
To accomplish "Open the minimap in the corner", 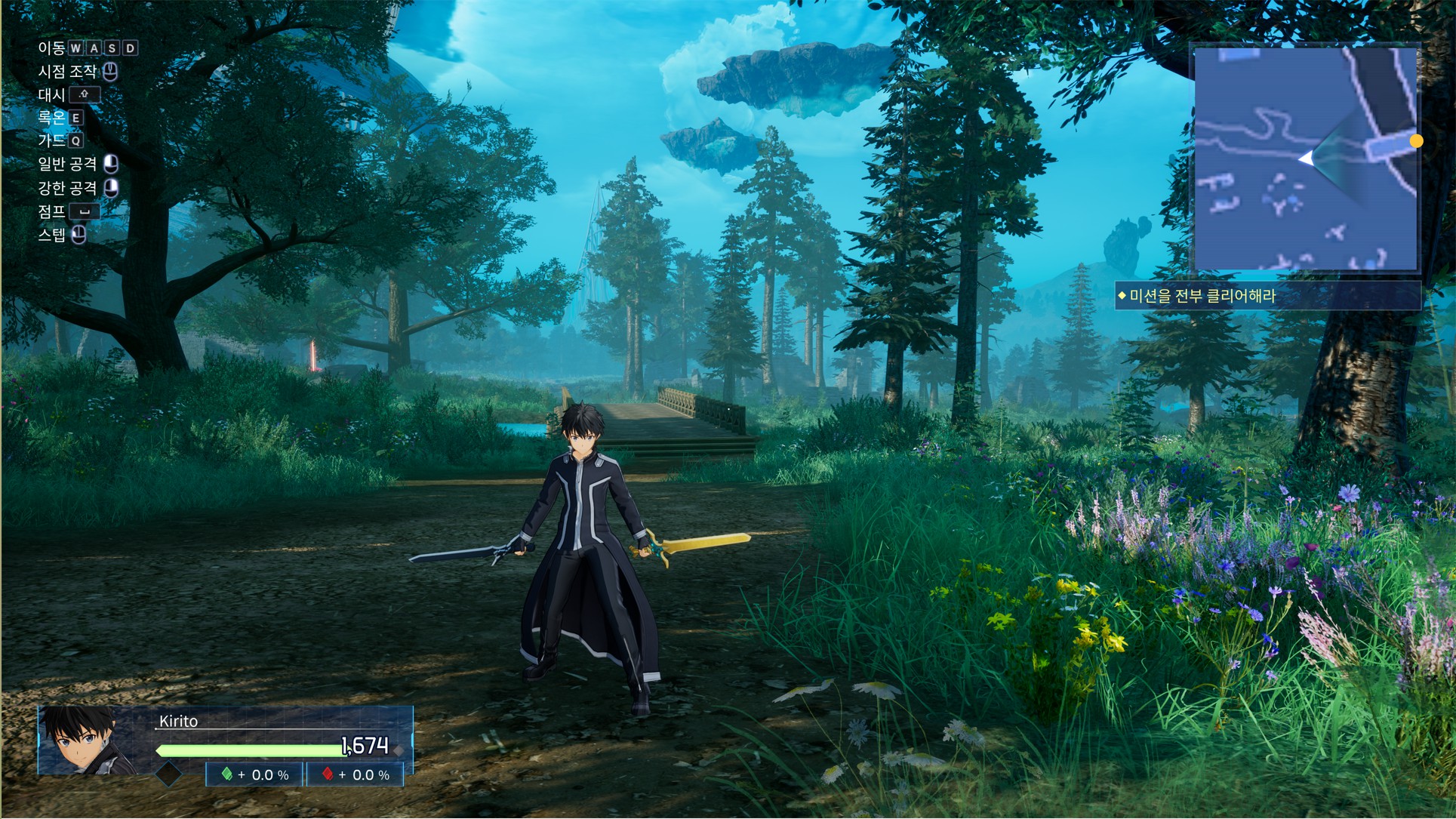I will 1304,157.
